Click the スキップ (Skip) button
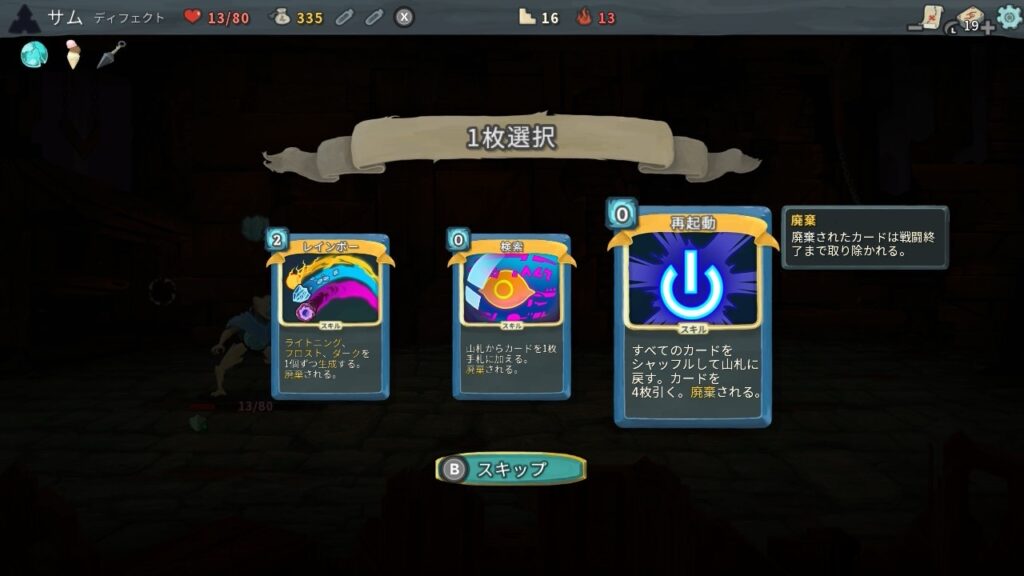 (511, 469)
